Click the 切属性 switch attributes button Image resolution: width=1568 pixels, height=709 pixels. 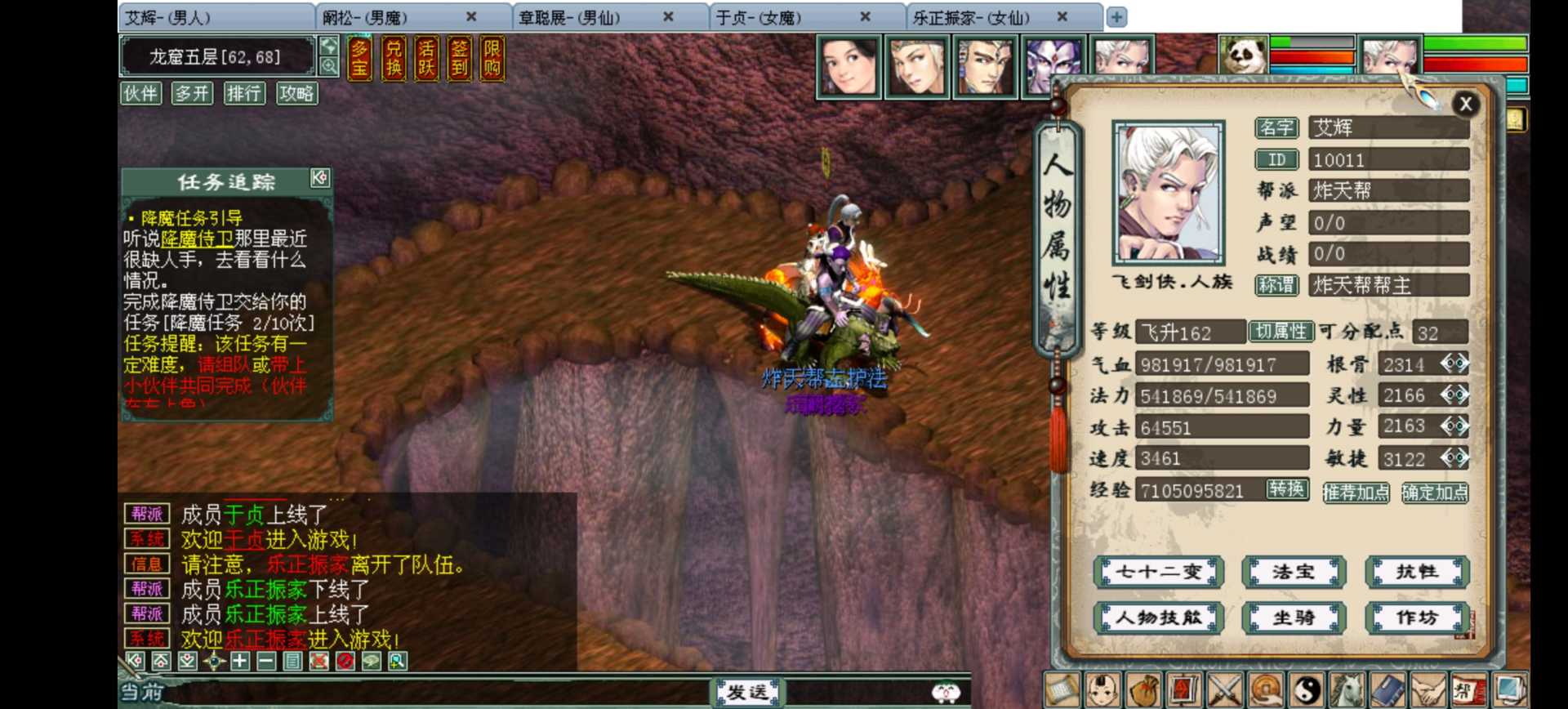tap(1281, 331)
